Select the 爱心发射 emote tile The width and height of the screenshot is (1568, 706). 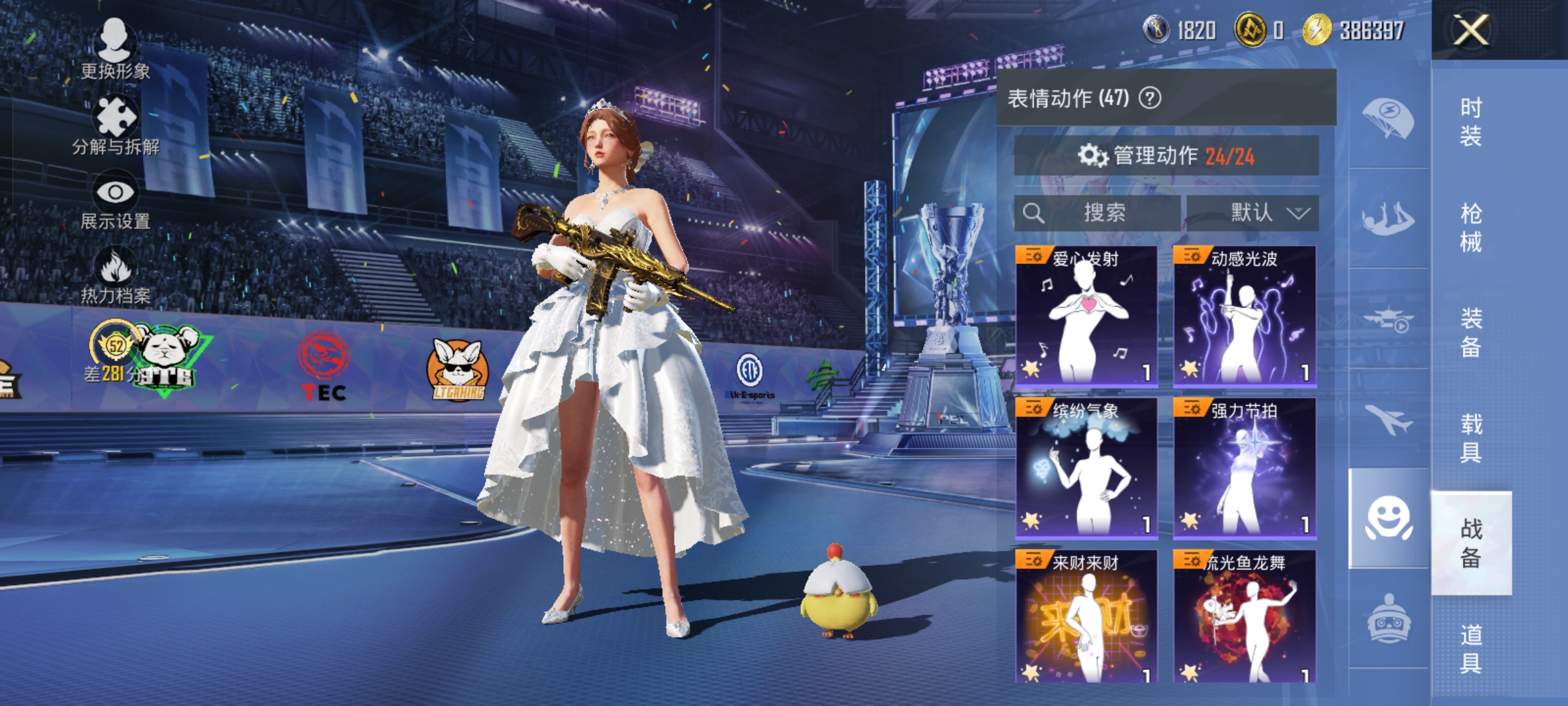click(1086, 316)
